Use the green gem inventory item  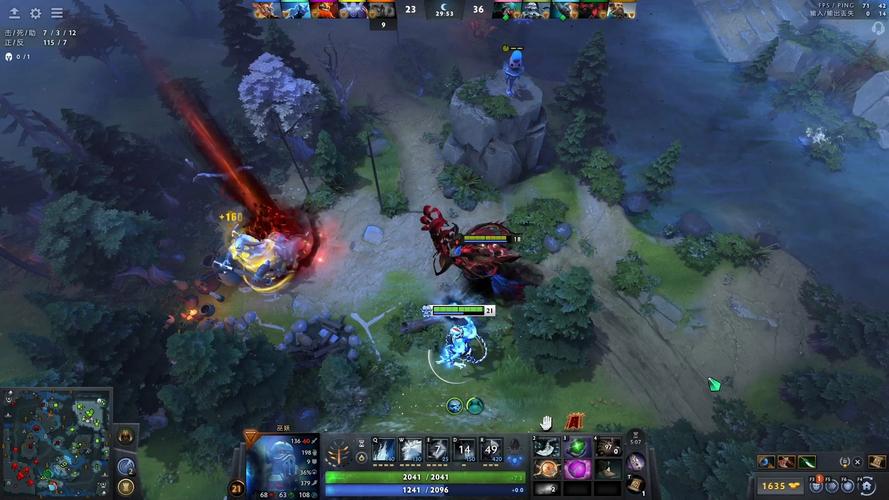[x=577, y=447]
